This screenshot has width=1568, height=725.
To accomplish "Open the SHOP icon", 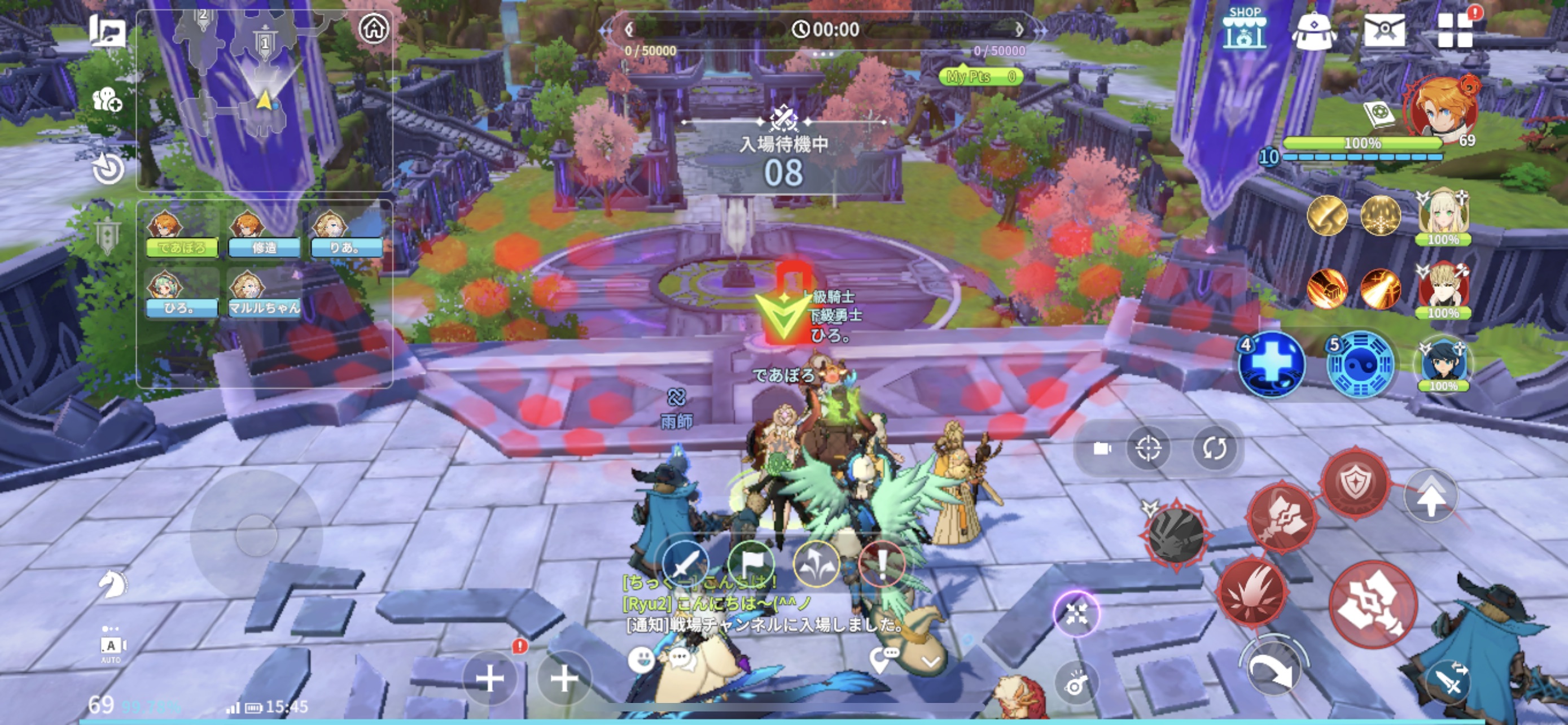I will 1244,29.
